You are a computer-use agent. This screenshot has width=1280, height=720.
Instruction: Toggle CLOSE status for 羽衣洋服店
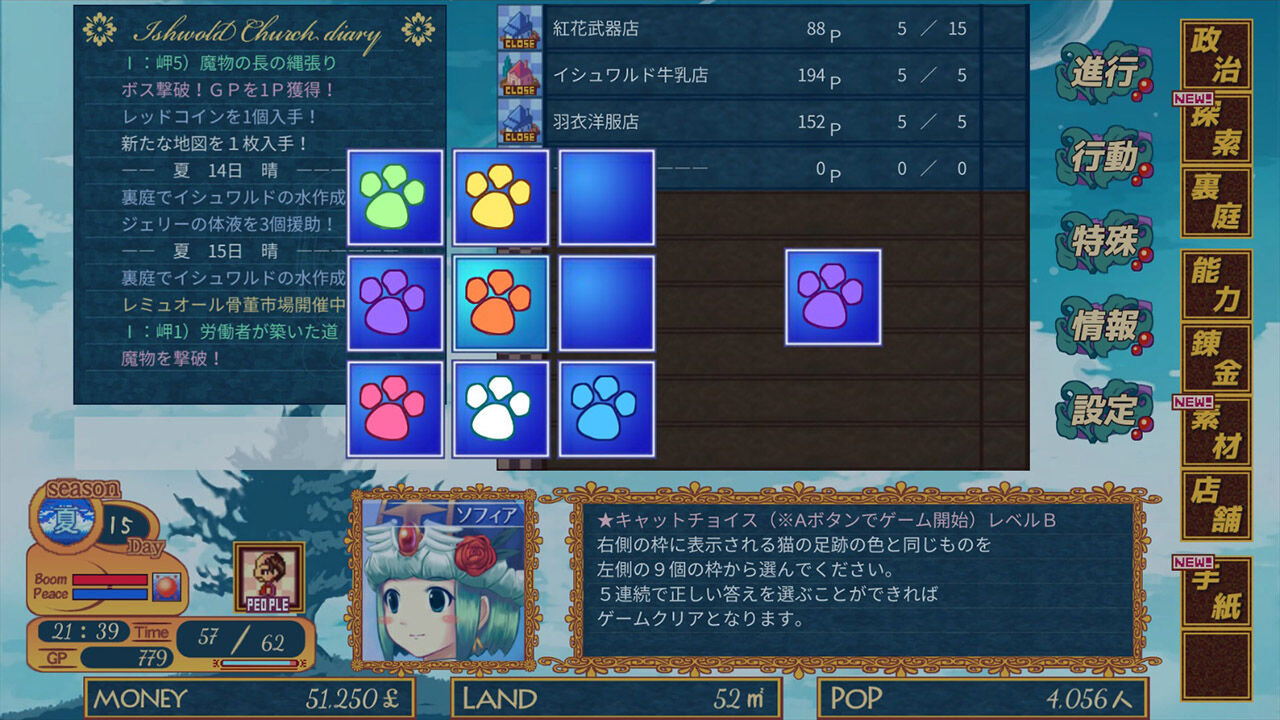[x=518, y=135]
